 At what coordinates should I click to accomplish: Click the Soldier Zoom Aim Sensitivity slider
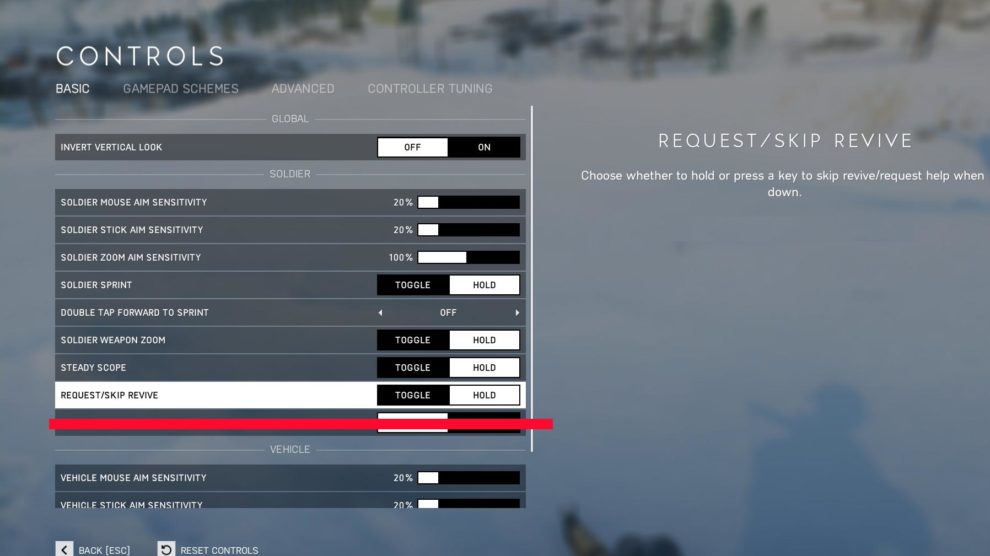tap(468, 257)
